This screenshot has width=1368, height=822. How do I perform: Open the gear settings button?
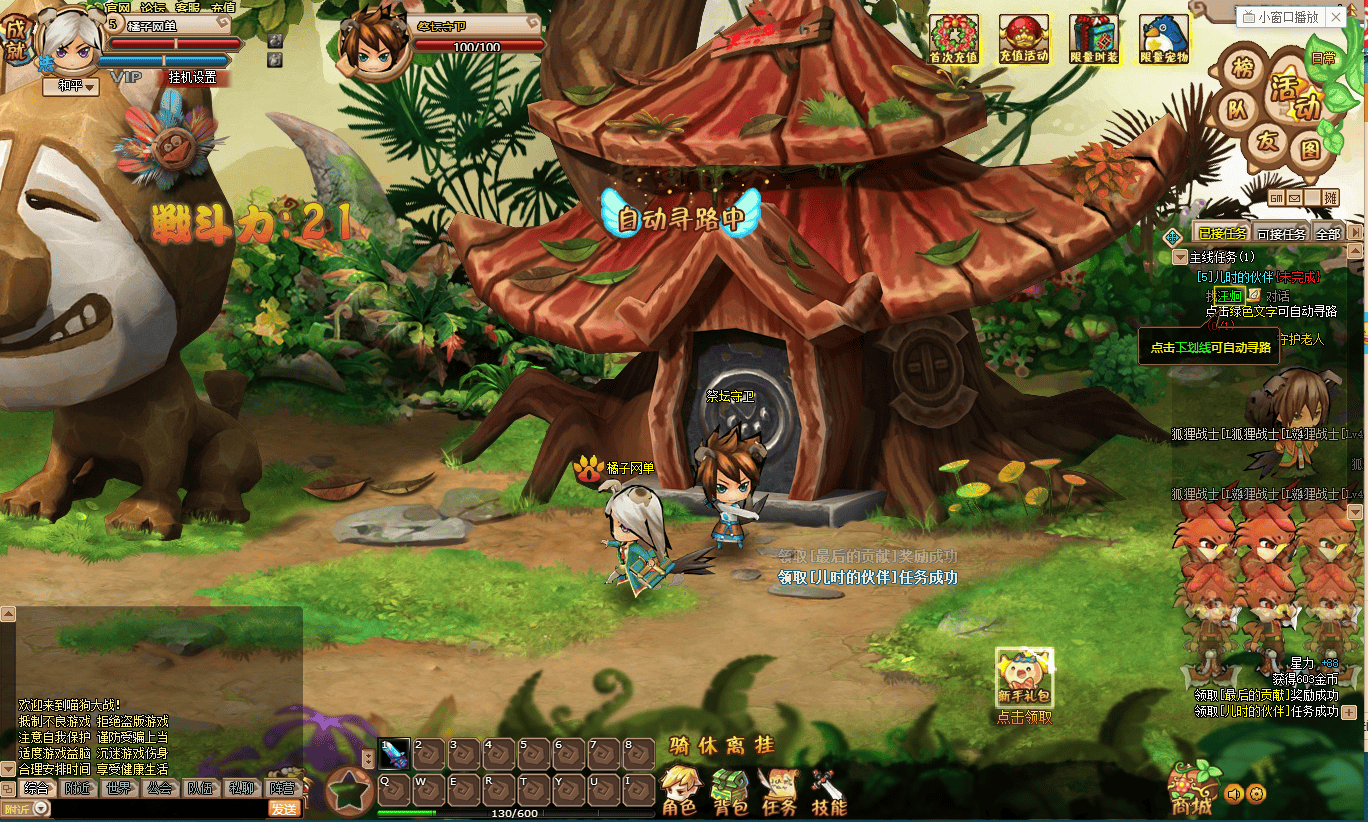tap(1256, 794)
